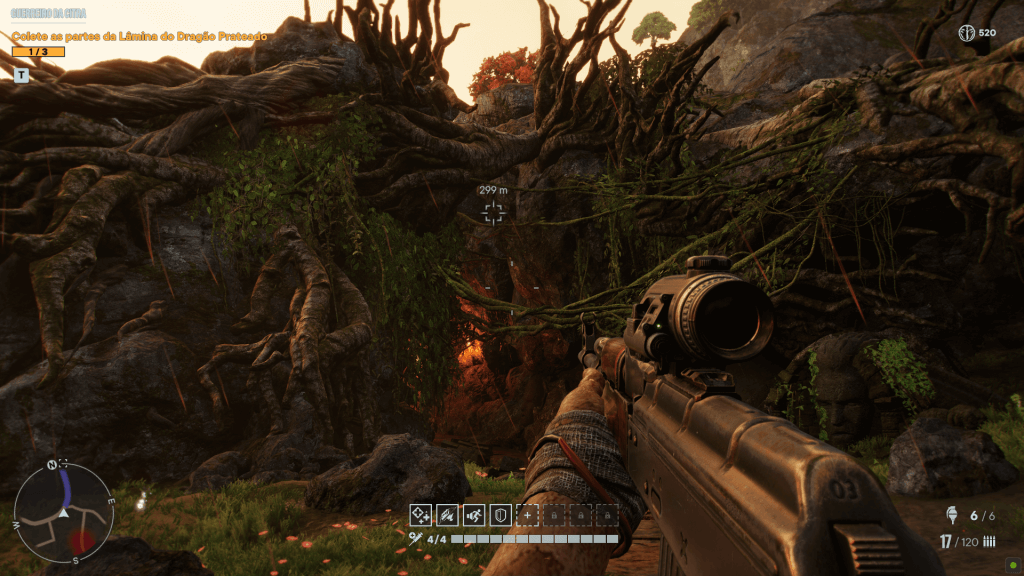Activate the sprinting figure perk icon
Image resolution: width=1024 pixels, height=576 pixels.
coord(474,515)
